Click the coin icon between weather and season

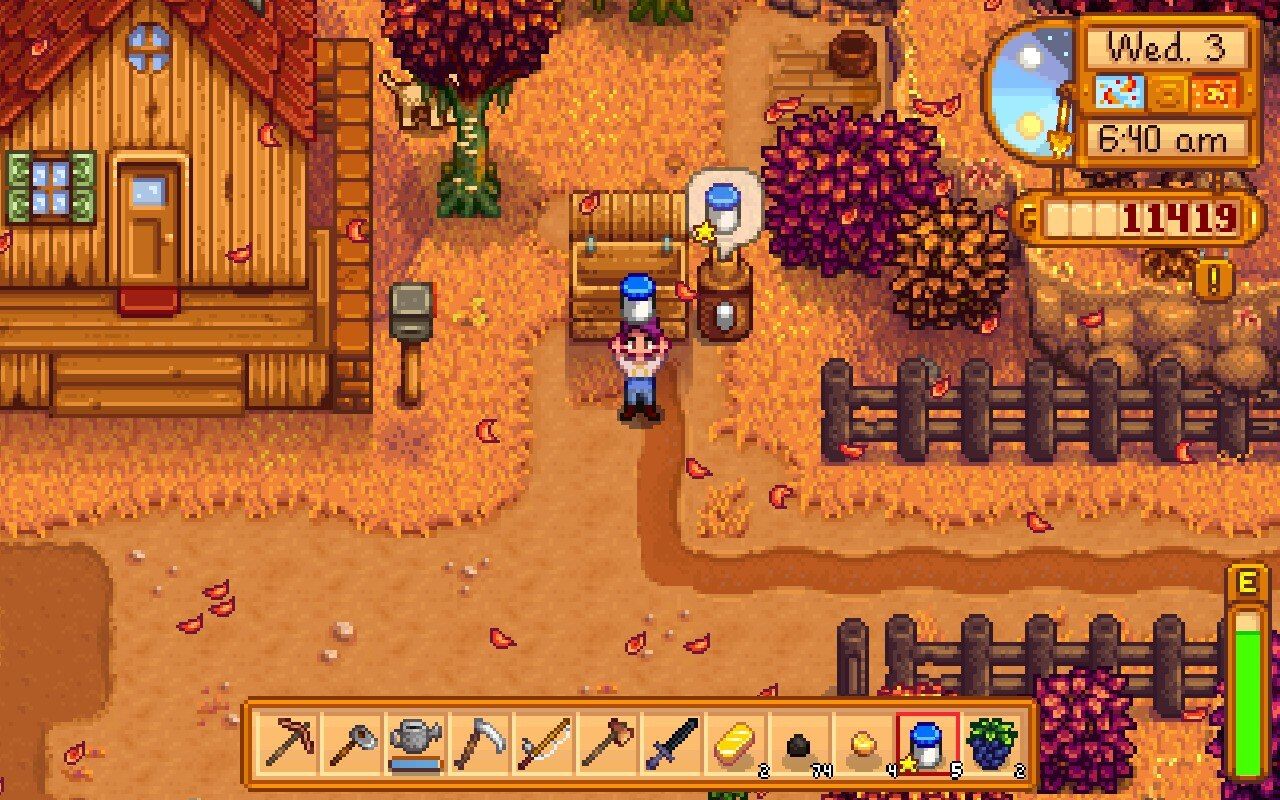tap(1169, 92)
